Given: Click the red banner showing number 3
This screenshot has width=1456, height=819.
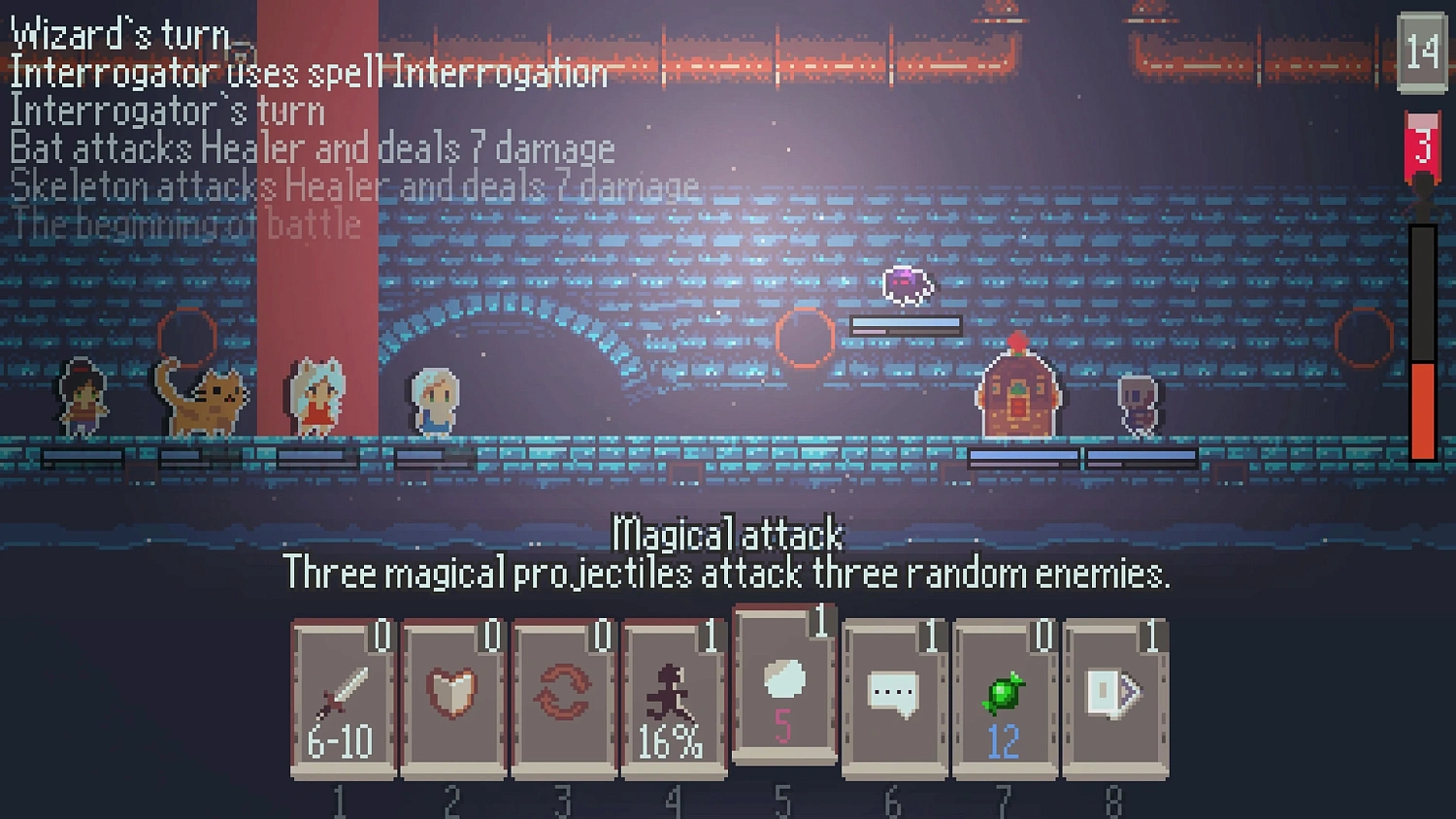Looking at the screenshot, I should tap(1422, 146).
